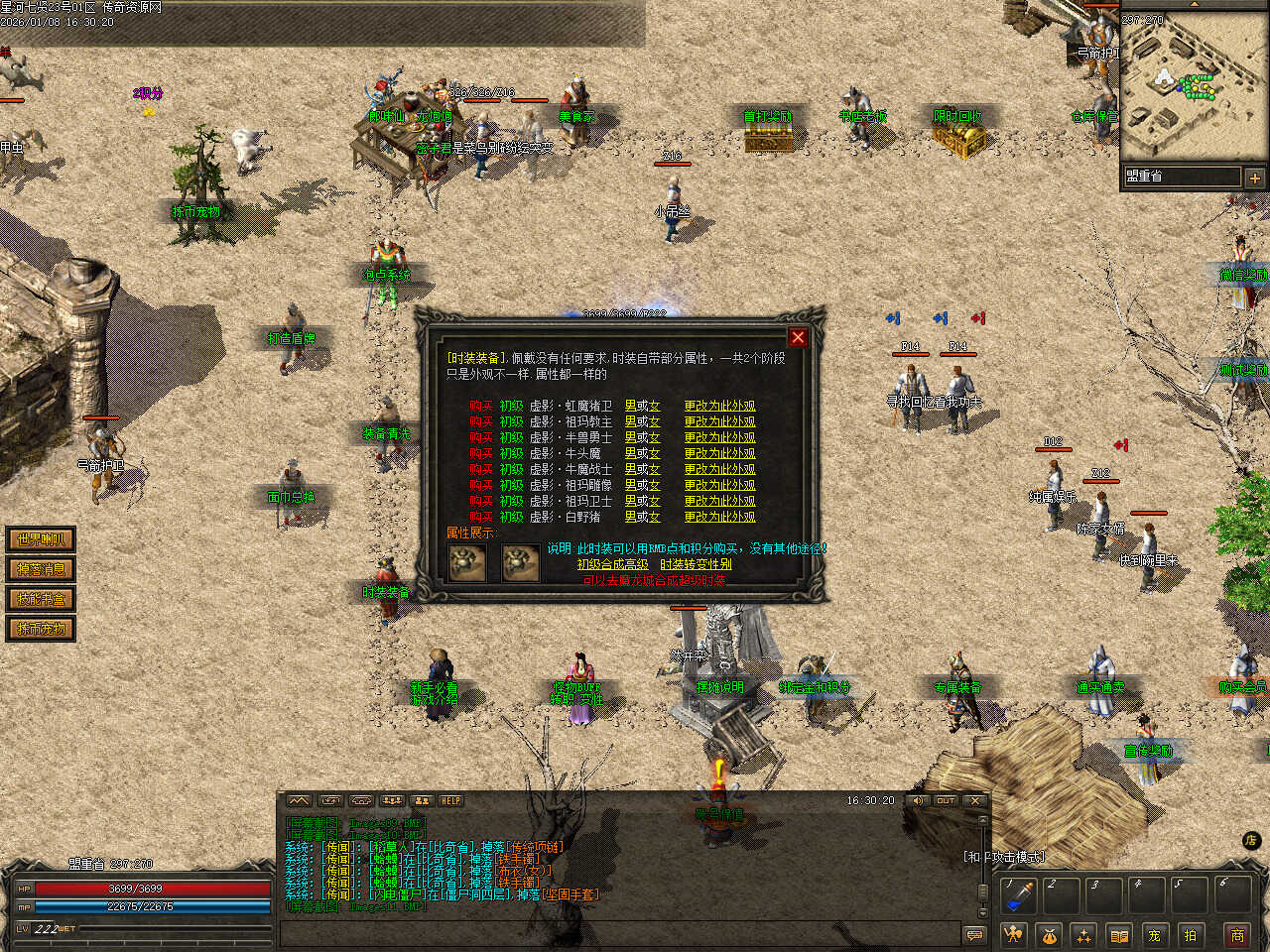This screenshot has width=1270, height=952.
Task: Open the 技能书盒 button
Action: click(41, 599)
